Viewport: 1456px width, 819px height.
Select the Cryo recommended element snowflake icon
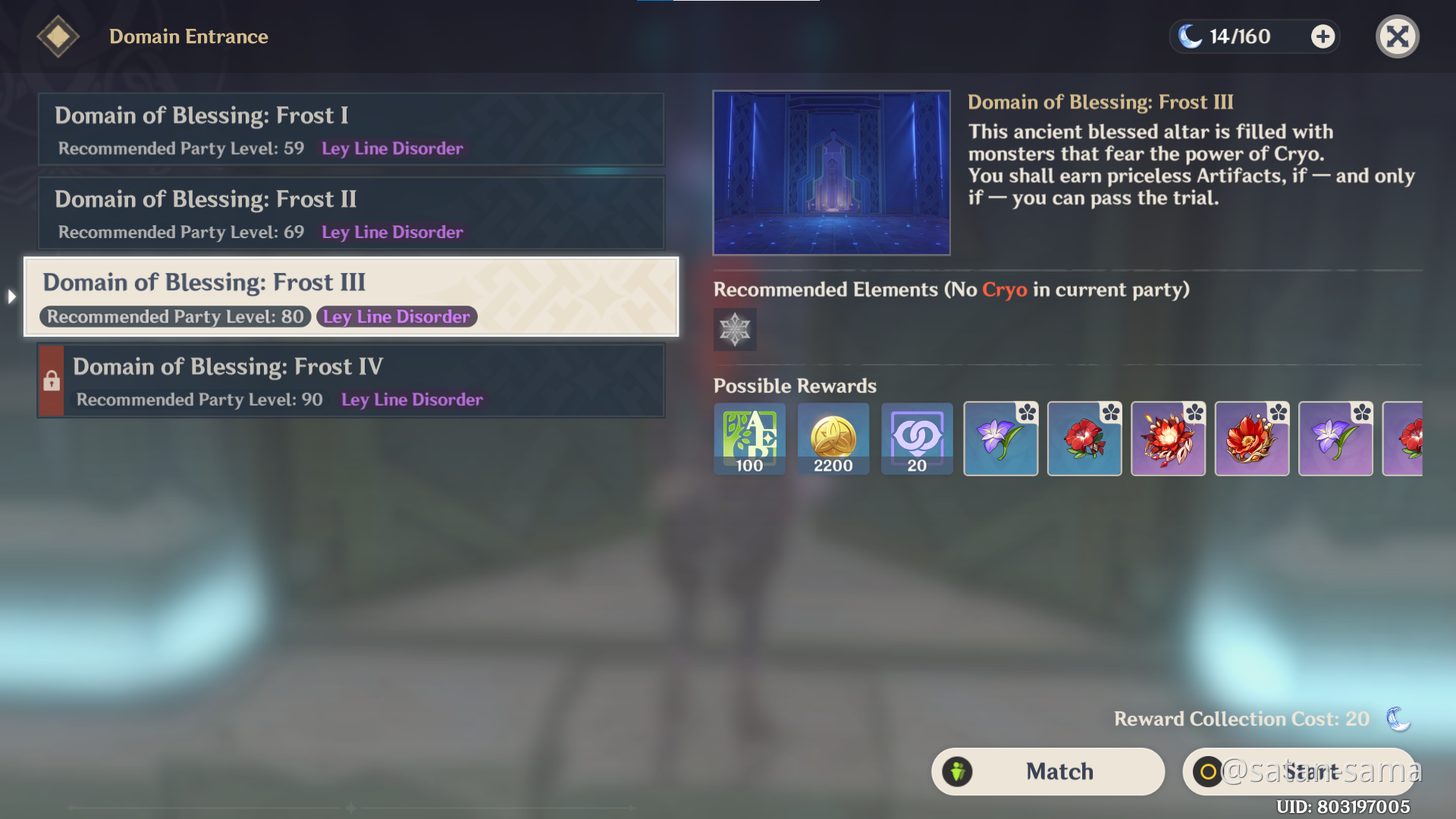[x=733, y=329]
